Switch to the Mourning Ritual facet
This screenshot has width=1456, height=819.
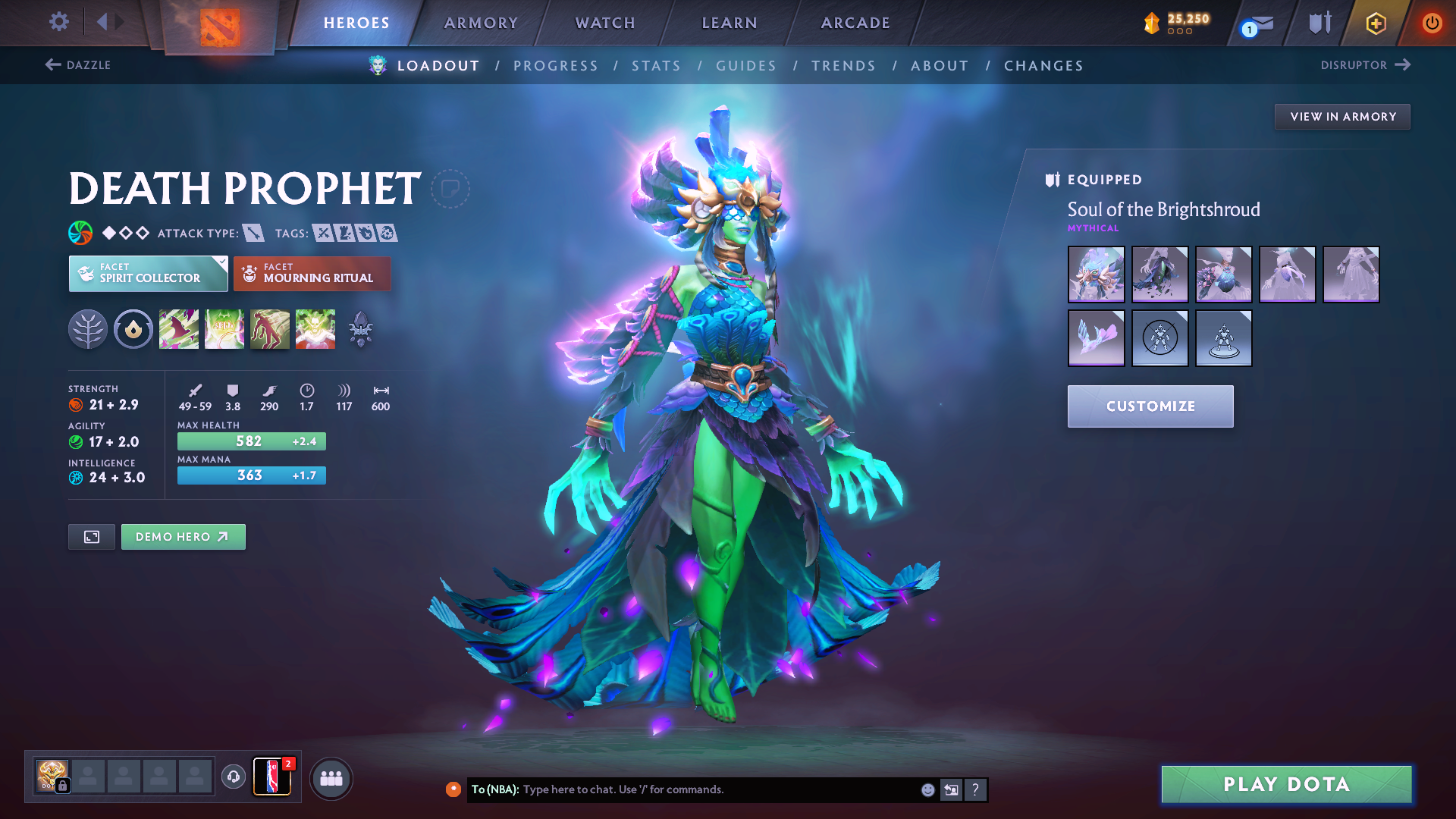tap(312, 274)
